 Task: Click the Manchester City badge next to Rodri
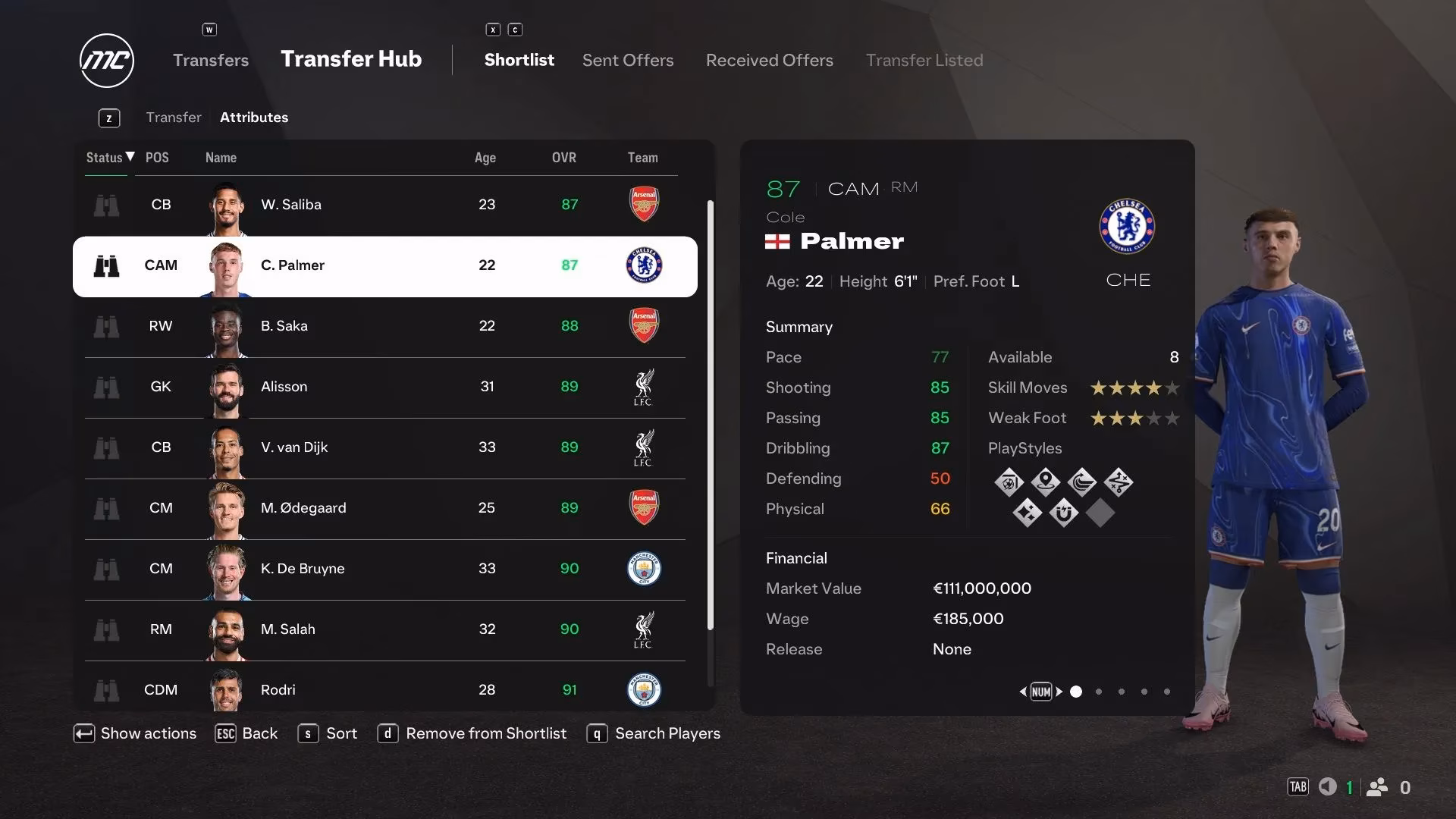[643, 690]
